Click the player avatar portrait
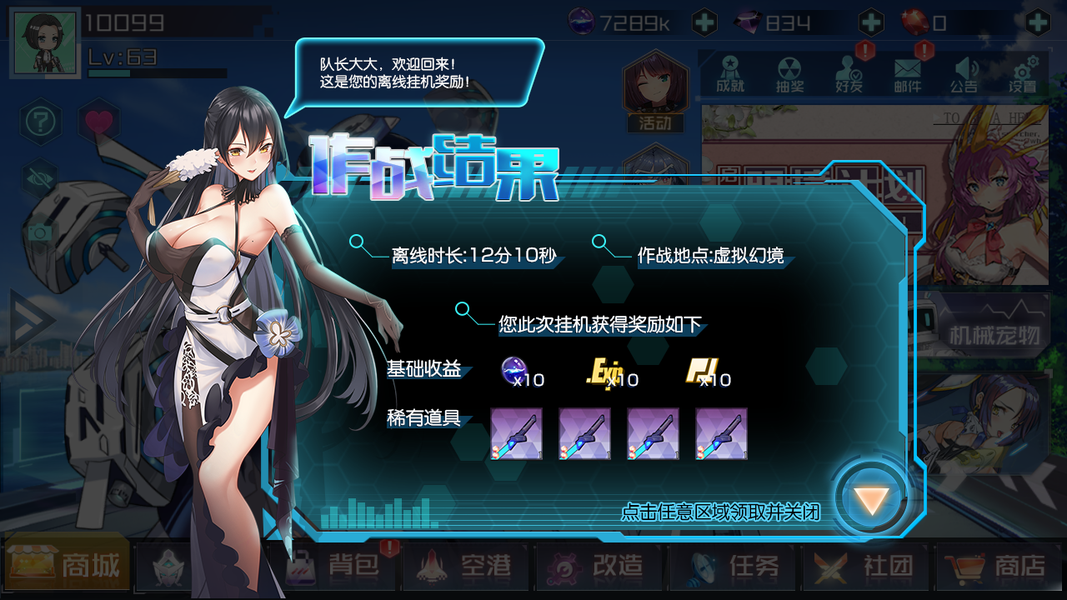Screen dimensions: 1067x600 tap(43, 45)
